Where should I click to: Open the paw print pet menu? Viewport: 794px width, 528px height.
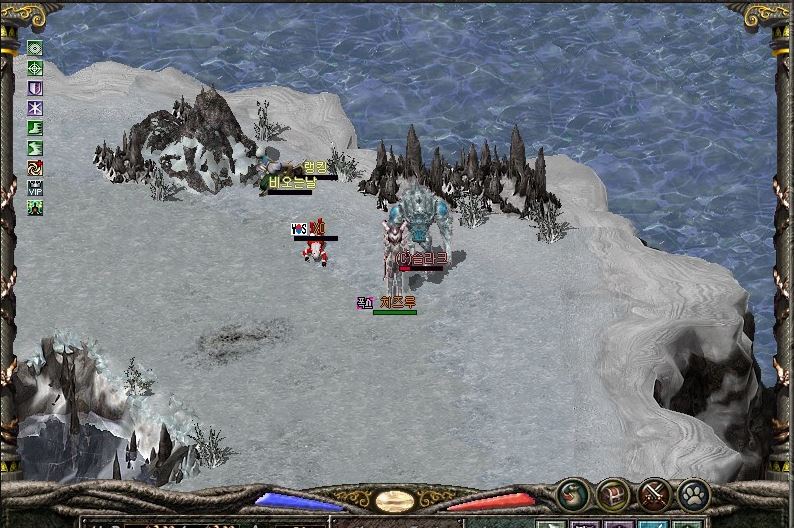pyautogui.click(x=694, y=494)
